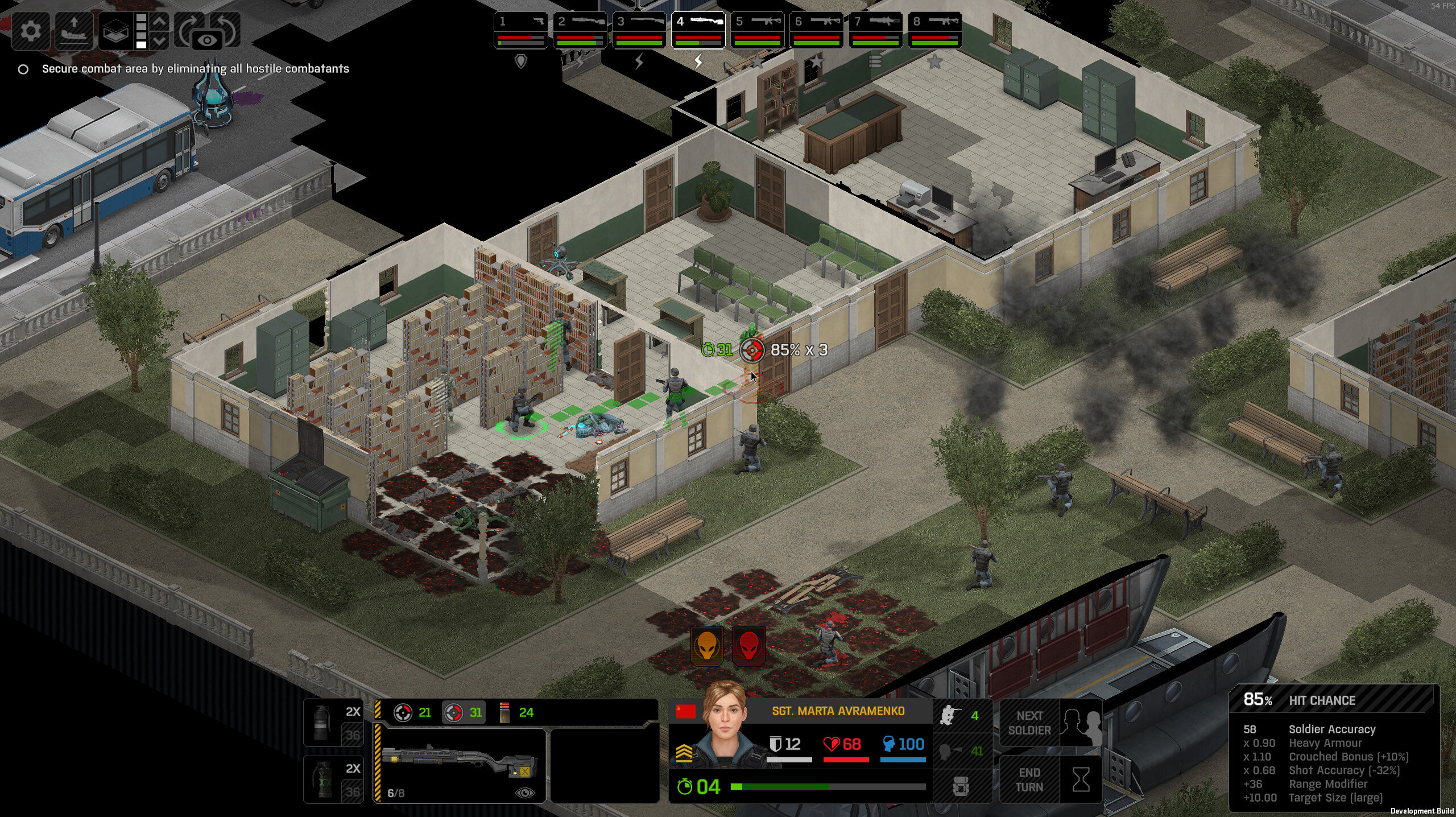The image size is (1456, 817).
Task: Choose the 21 TU snap shot mode
Action: [x=413, y=712]
